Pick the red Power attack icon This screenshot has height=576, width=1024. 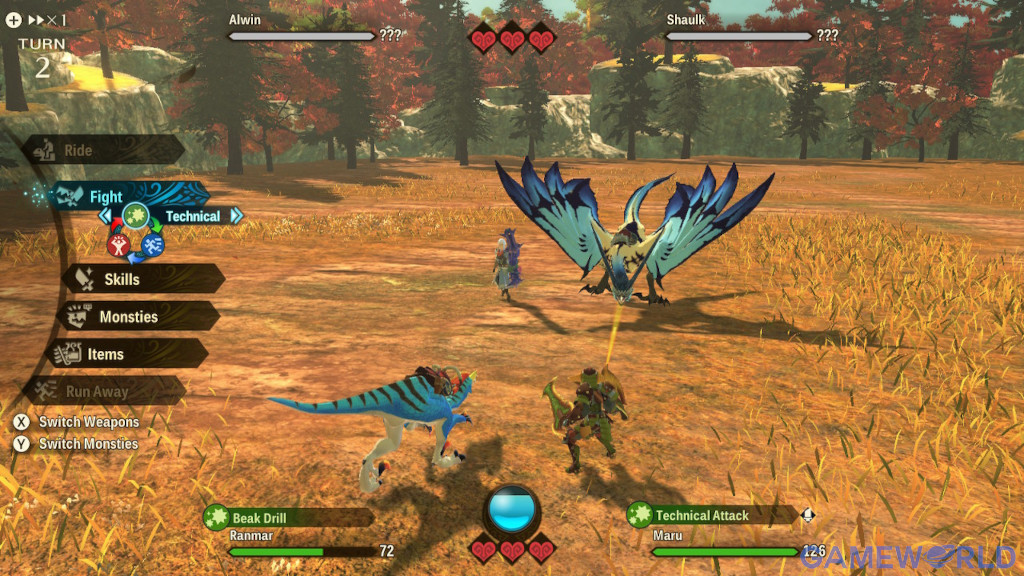(x=118, y=243)
